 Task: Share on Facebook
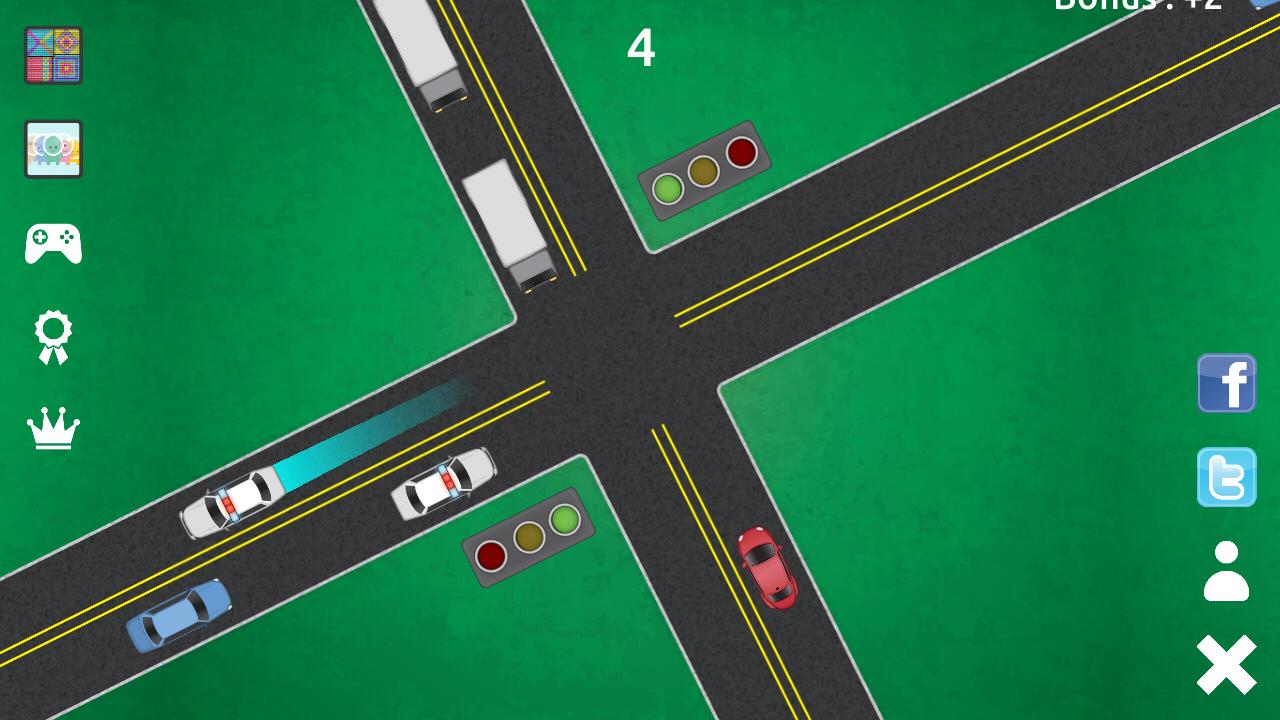[x=1226, y=383]
